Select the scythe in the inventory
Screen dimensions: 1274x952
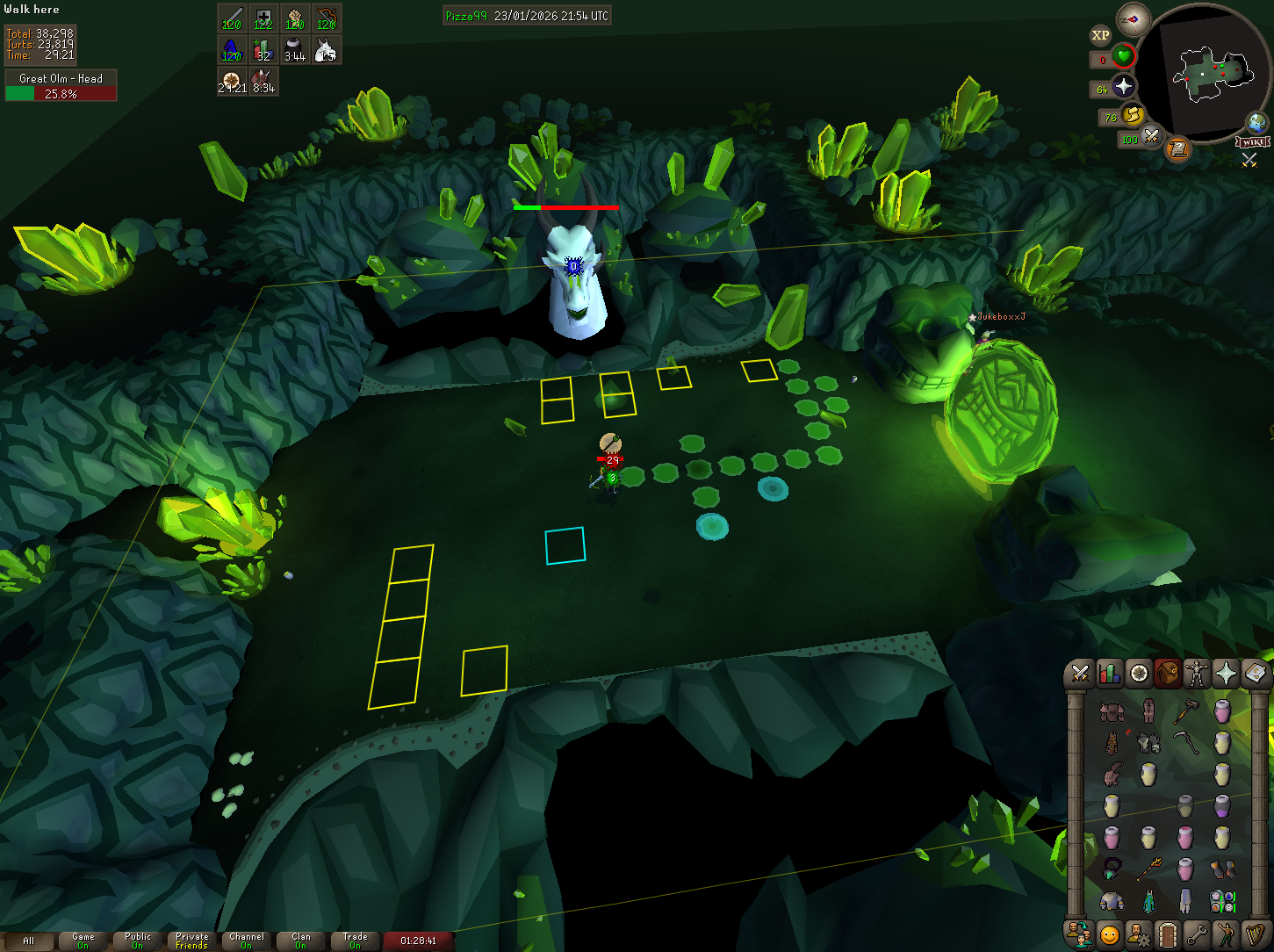[1185, 743]
